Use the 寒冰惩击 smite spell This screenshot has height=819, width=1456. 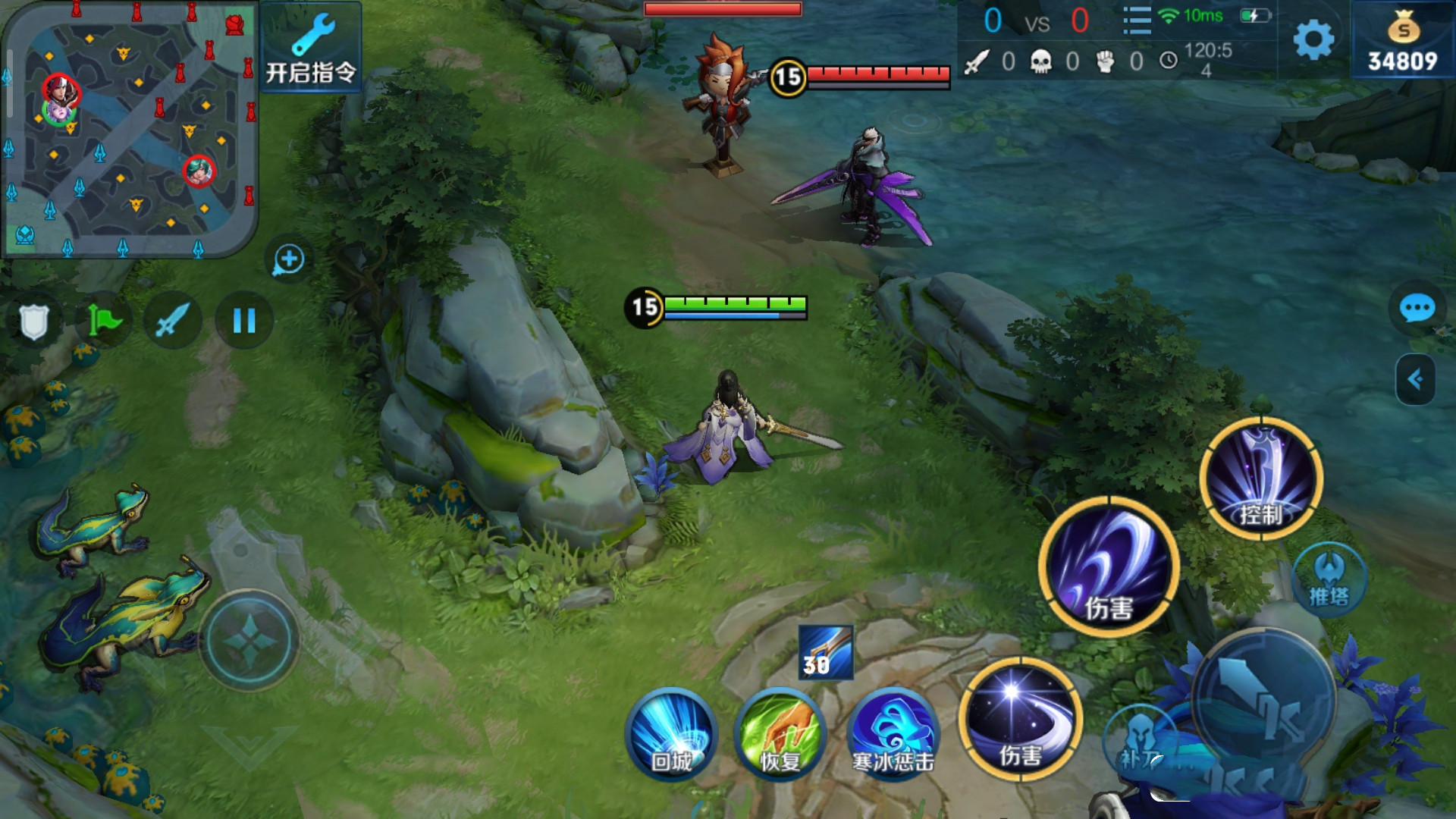pyautogui.click(x=893, y=732)
